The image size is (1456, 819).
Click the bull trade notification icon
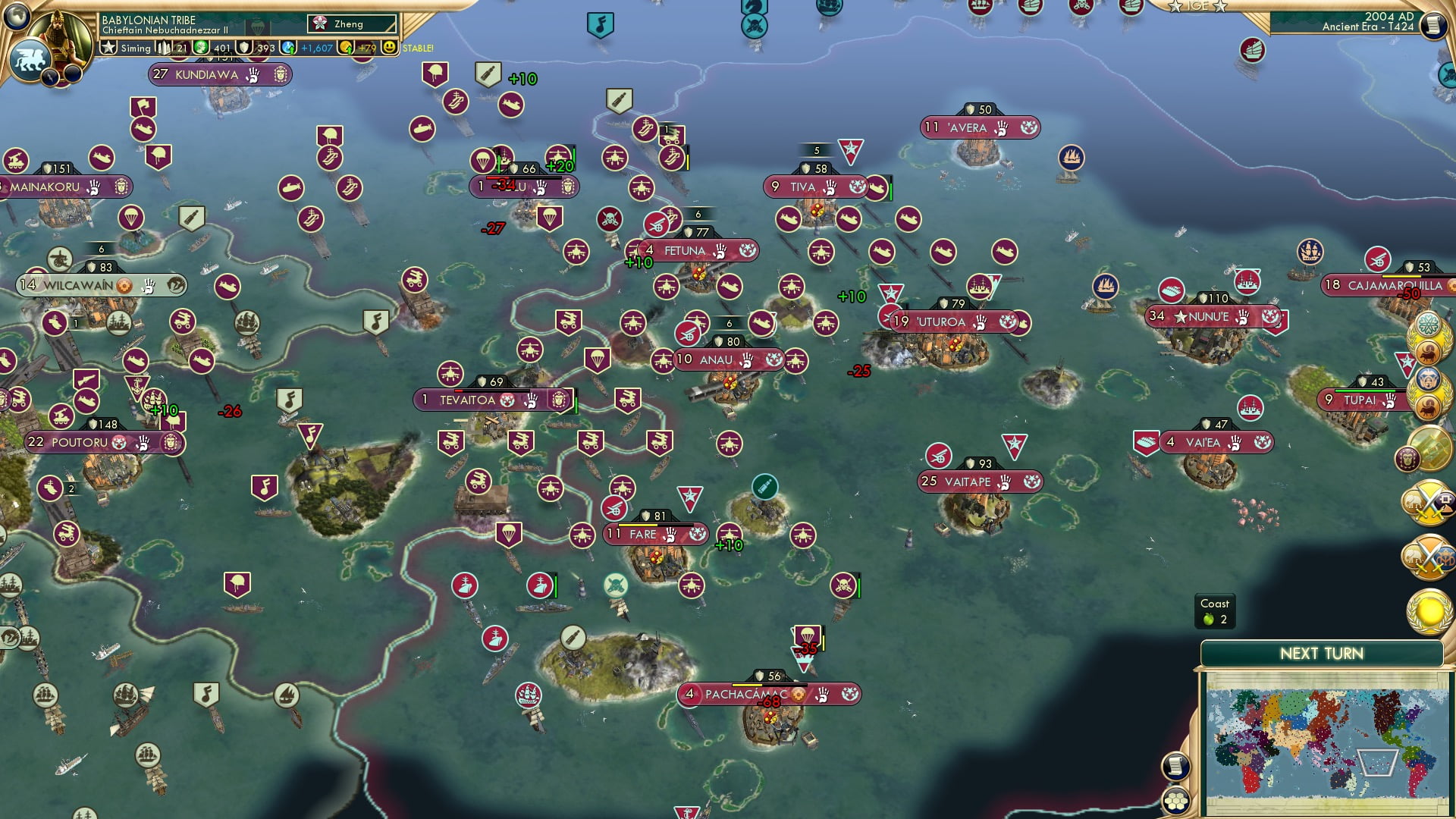(x=1427, y=351)
